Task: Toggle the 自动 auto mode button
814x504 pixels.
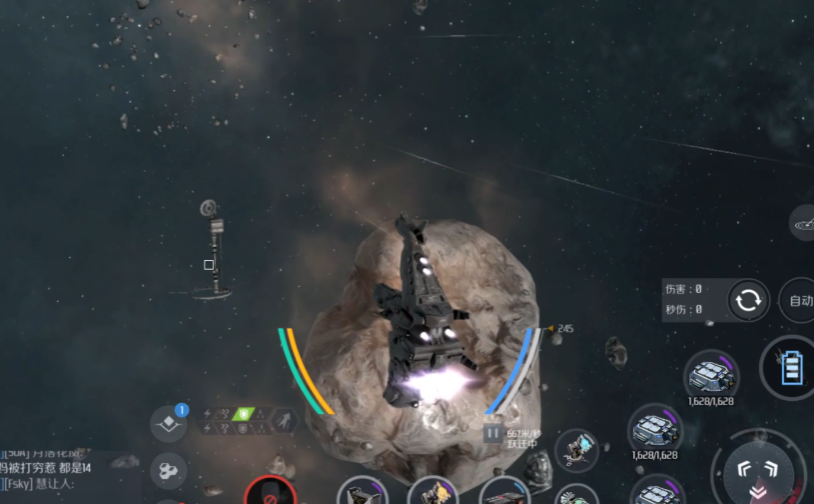Action: (800, 300)
